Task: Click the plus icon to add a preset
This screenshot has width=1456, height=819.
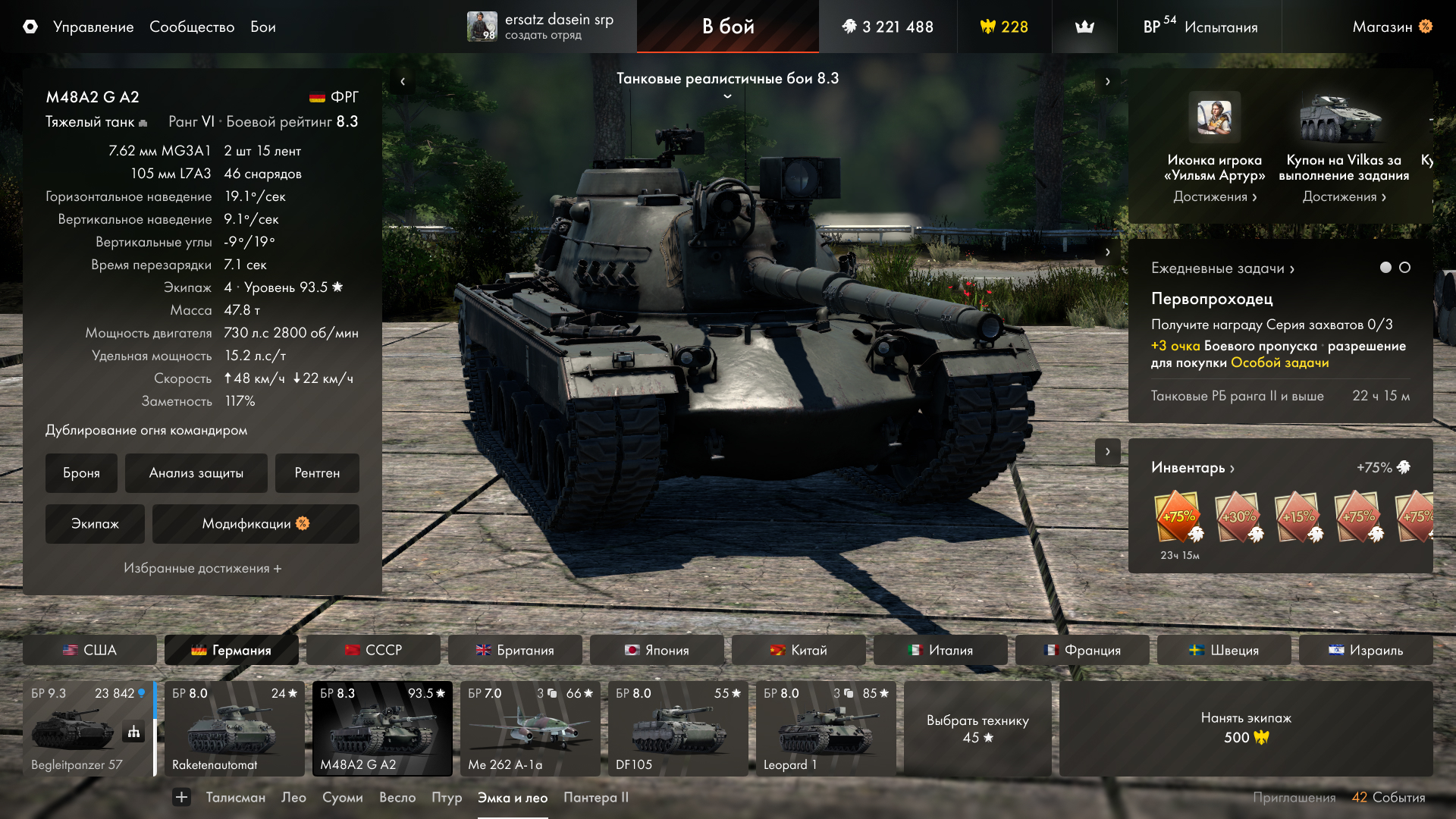Action: (x=181, y=798)
